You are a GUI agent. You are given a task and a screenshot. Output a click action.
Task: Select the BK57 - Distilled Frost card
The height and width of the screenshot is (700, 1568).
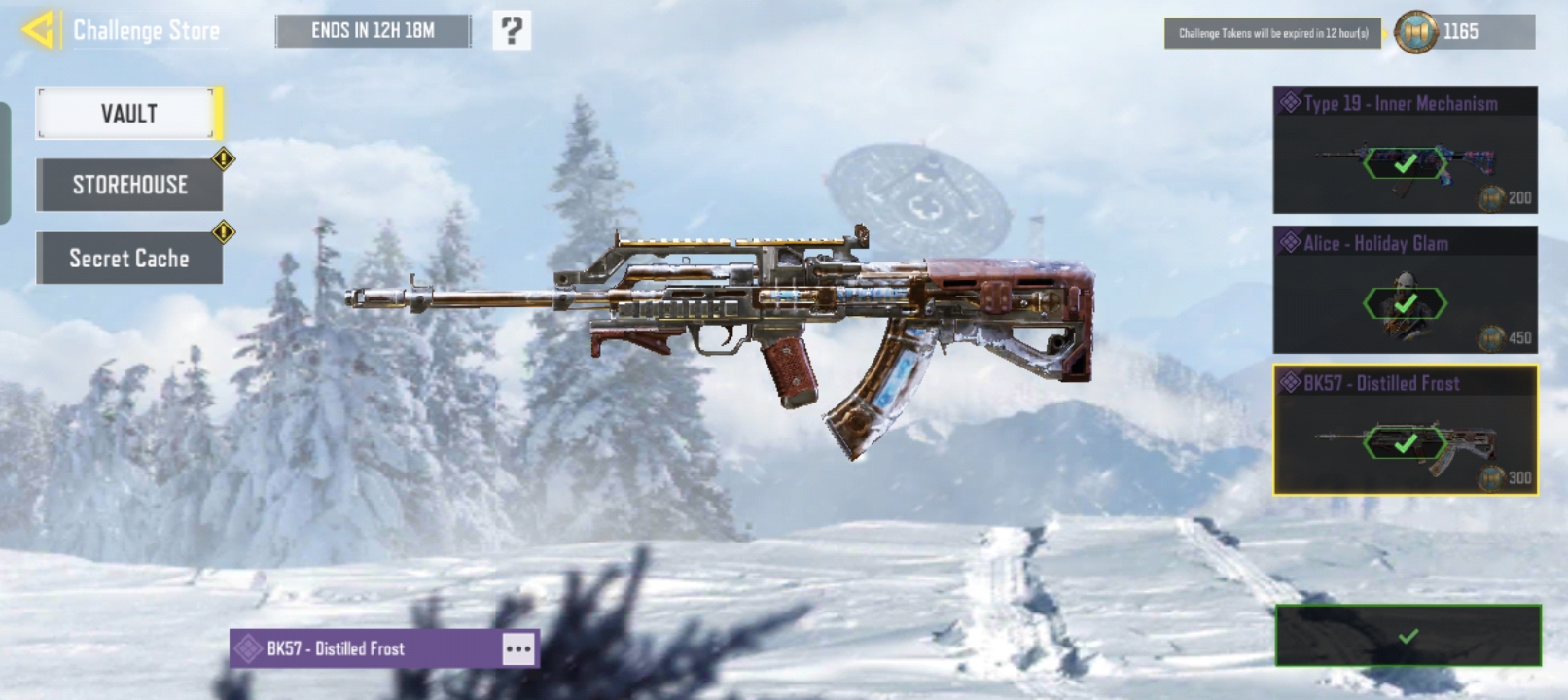pyautogui.click(x=1405, y=431)
